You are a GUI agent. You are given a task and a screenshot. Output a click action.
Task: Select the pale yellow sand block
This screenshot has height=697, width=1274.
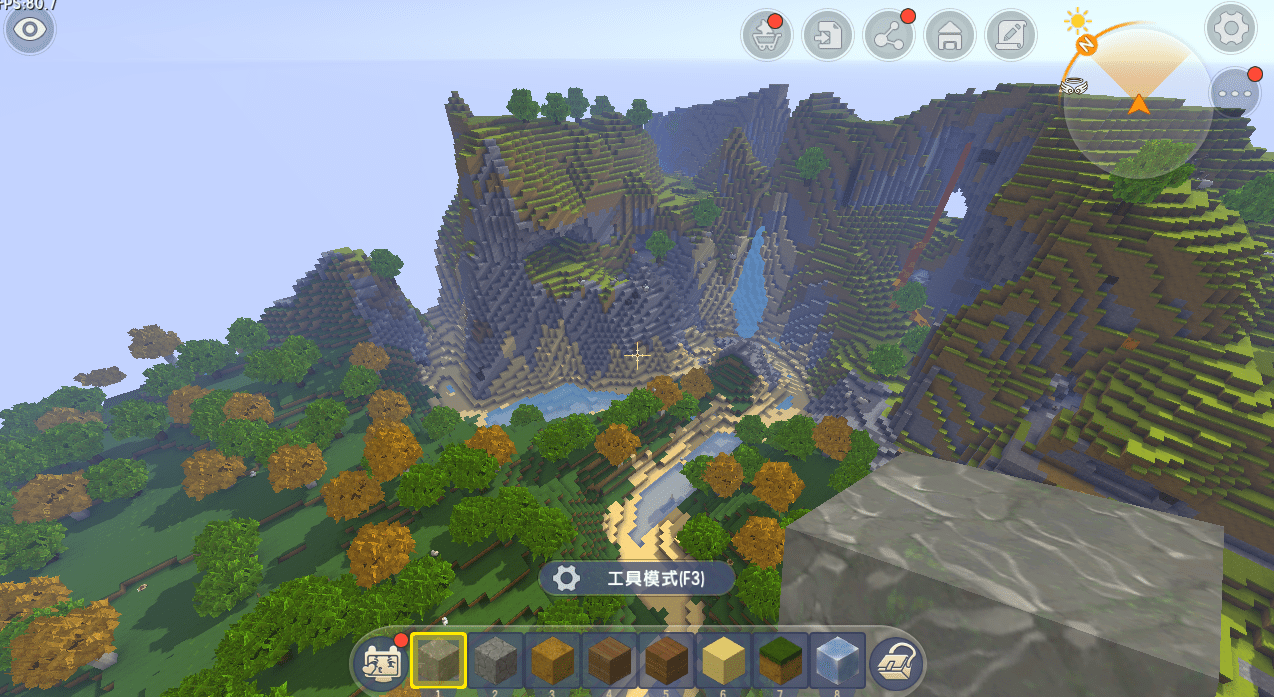[725, 660]
